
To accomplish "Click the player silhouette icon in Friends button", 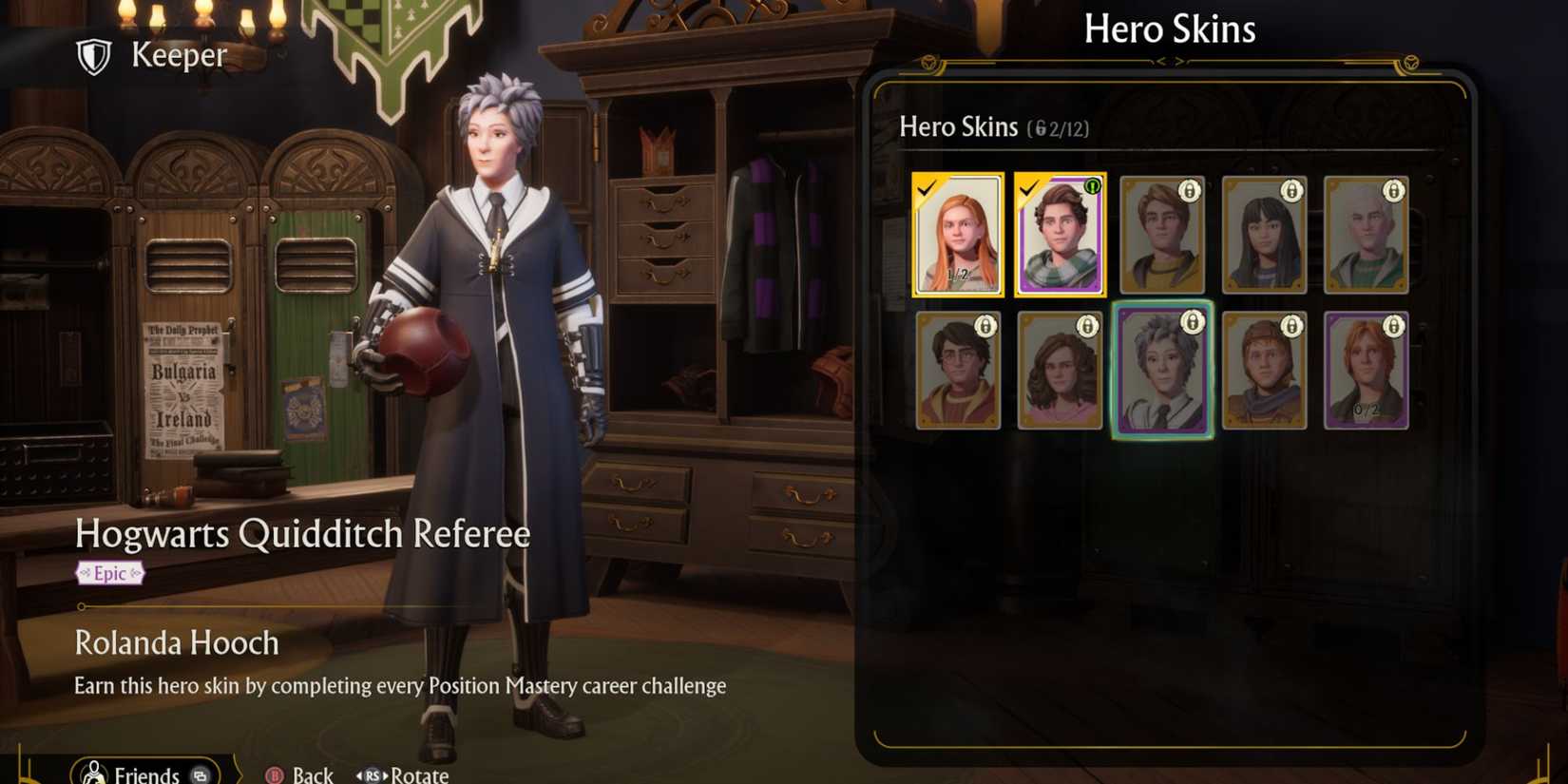I will [x=94, y=772].
